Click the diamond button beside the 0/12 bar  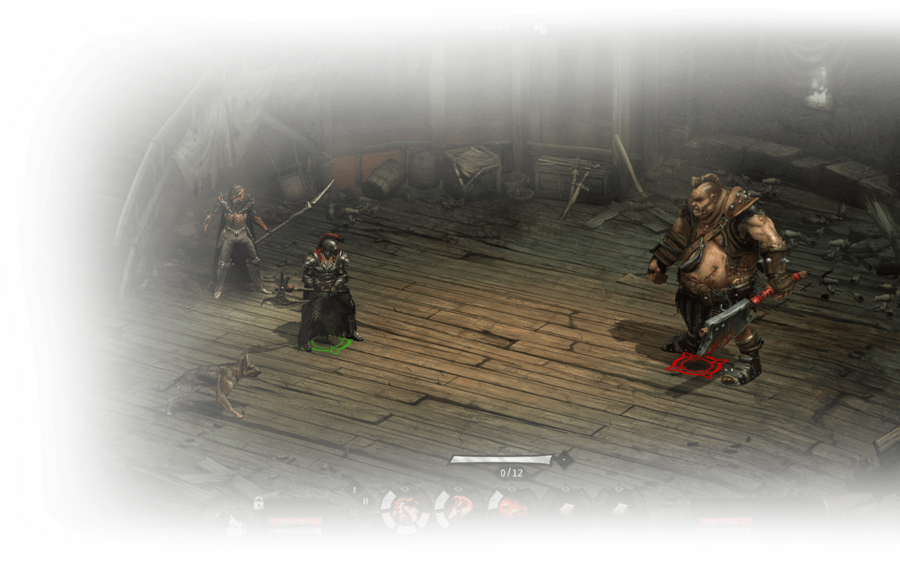(x=564, y=460)
